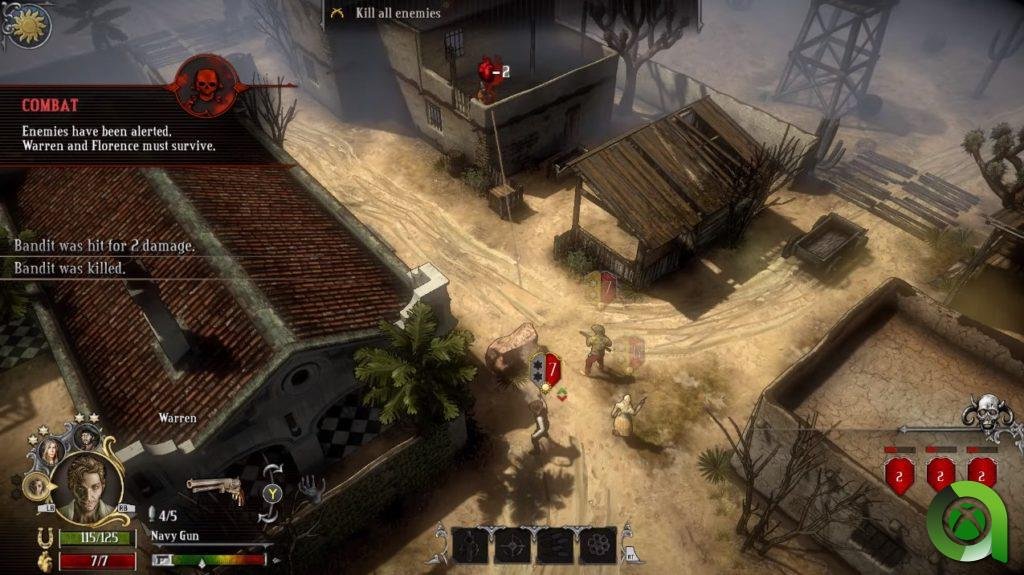Viewport: 1024px width, 575px height.
Task: Select Warren's large character portrait
Action: [88, 487]
